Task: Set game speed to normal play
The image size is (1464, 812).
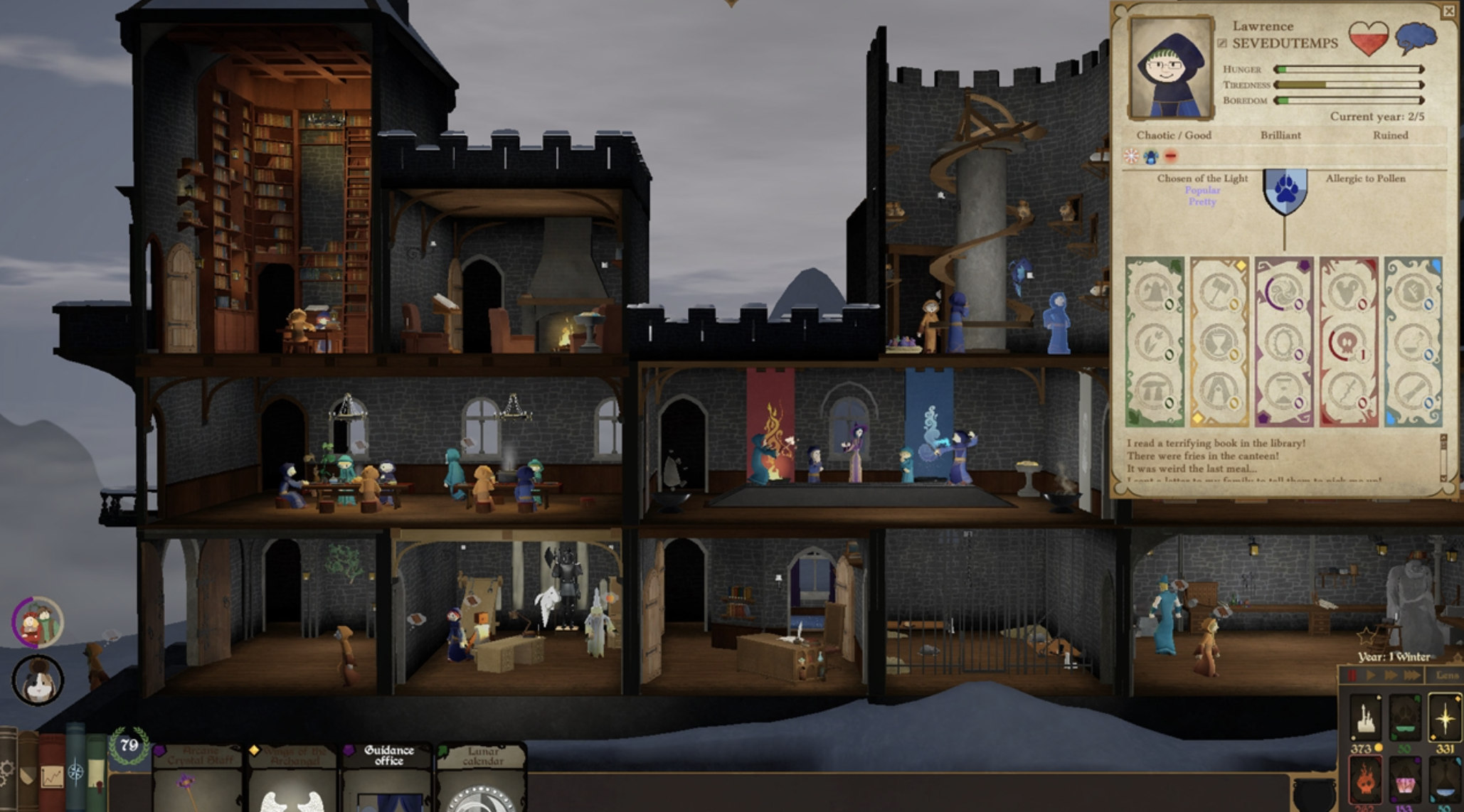Action: [1370, 675]
